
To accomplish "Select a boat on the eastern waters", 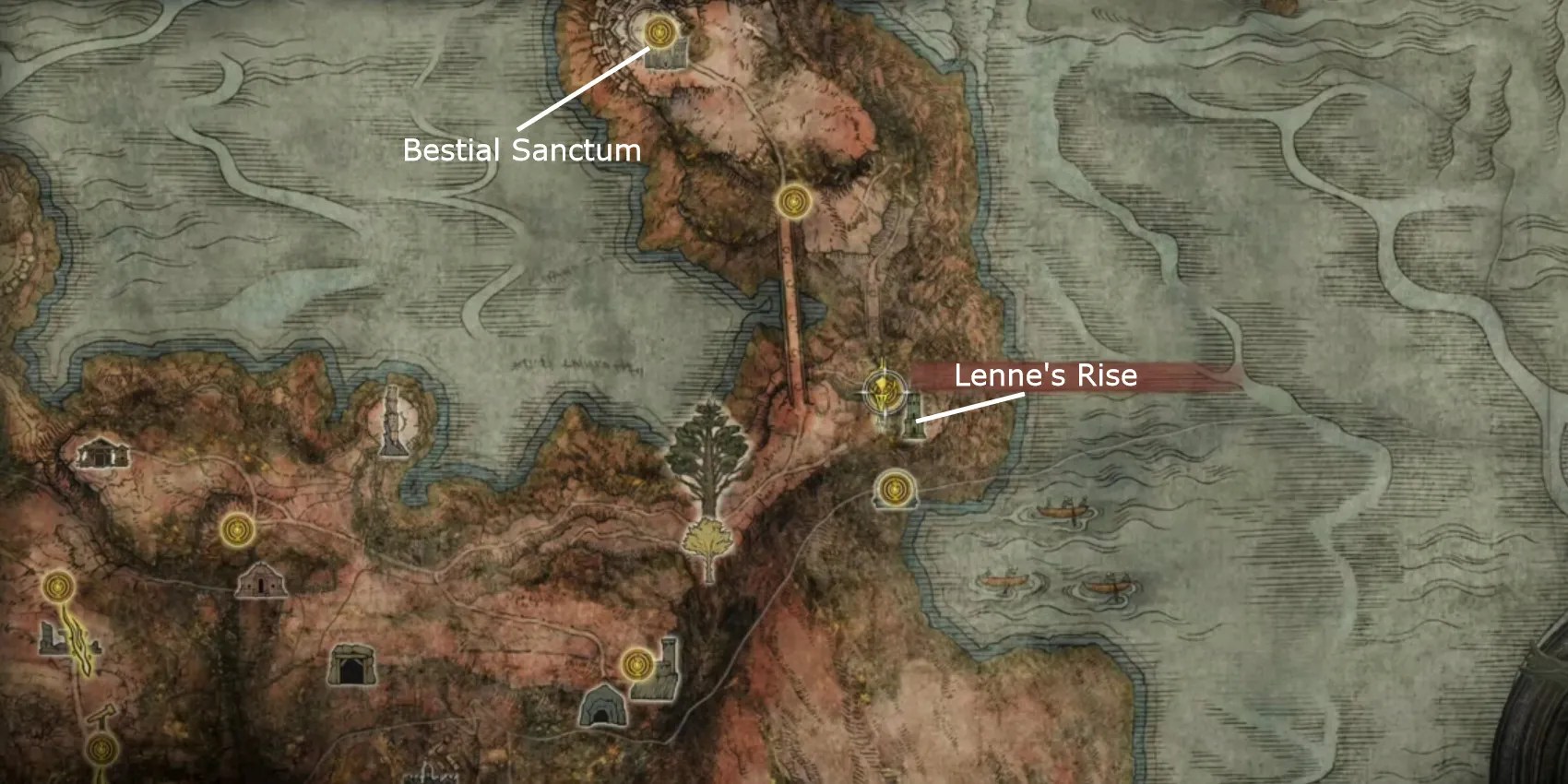I will [1061, 512].
